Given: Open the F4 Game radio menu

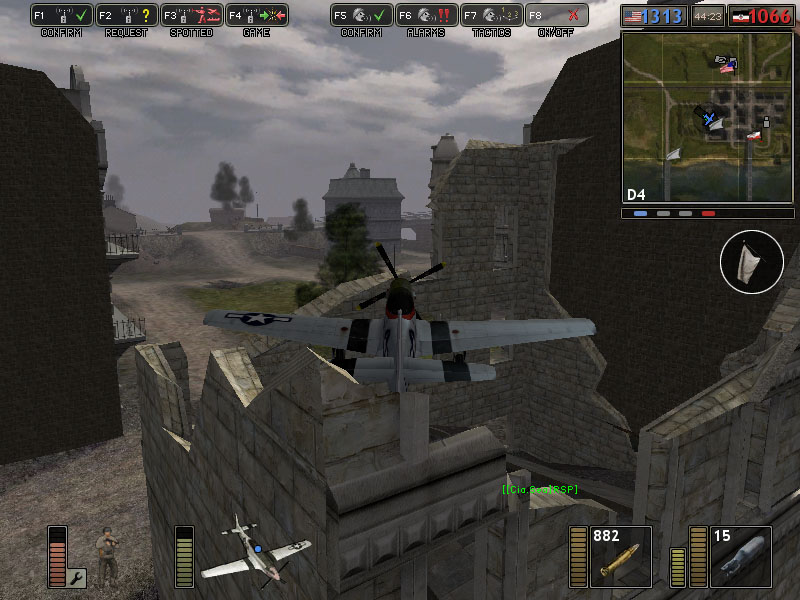Looking at the screenshot, I should [x=257, y=15].
